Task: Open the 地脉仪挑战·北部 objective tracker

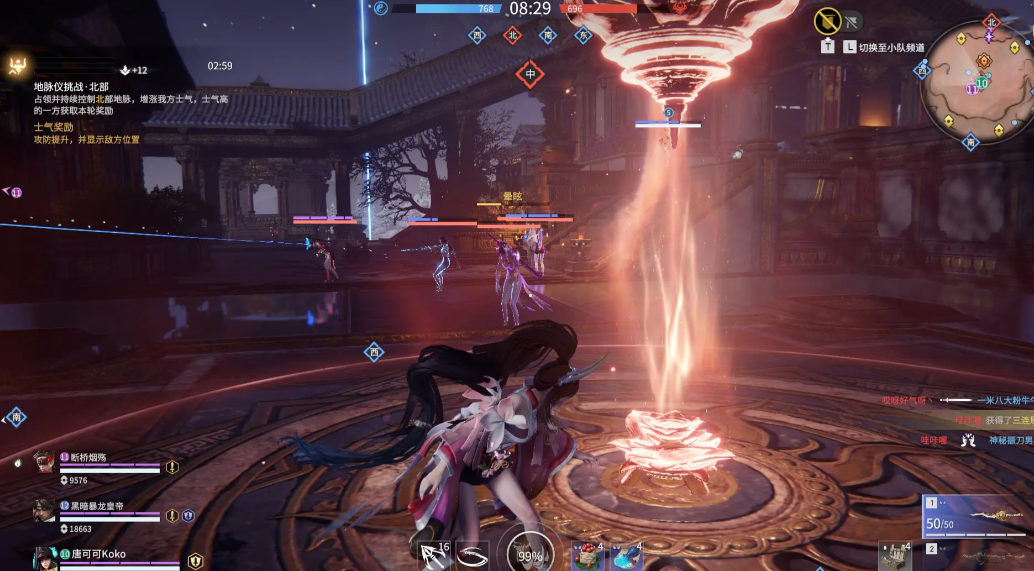Action: click(x=71, y=87)
